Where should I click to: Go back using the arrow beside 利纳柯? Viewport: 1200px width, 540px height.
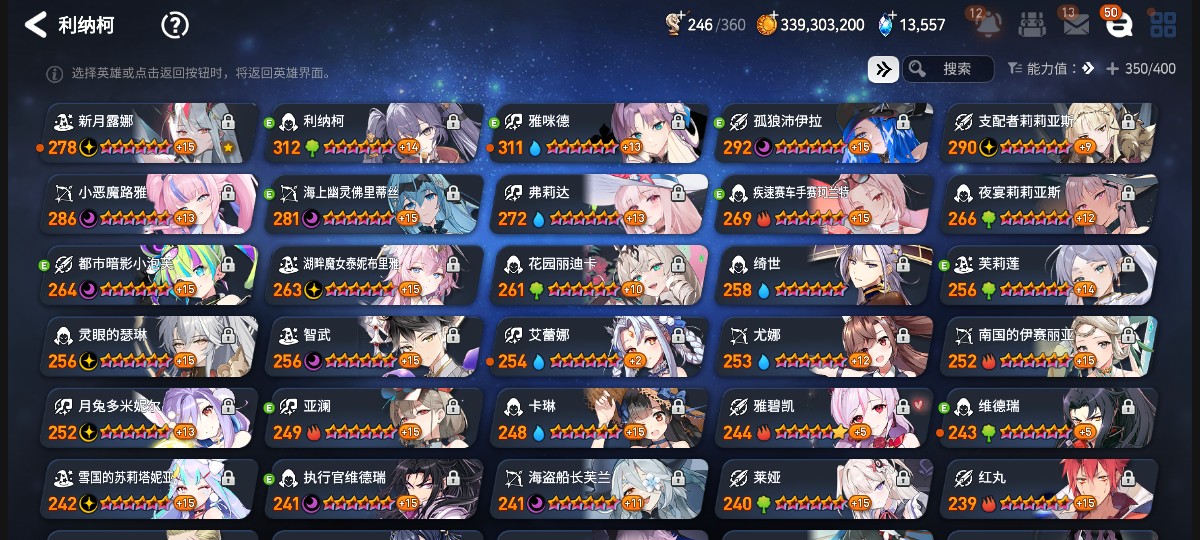pos(36,25)
